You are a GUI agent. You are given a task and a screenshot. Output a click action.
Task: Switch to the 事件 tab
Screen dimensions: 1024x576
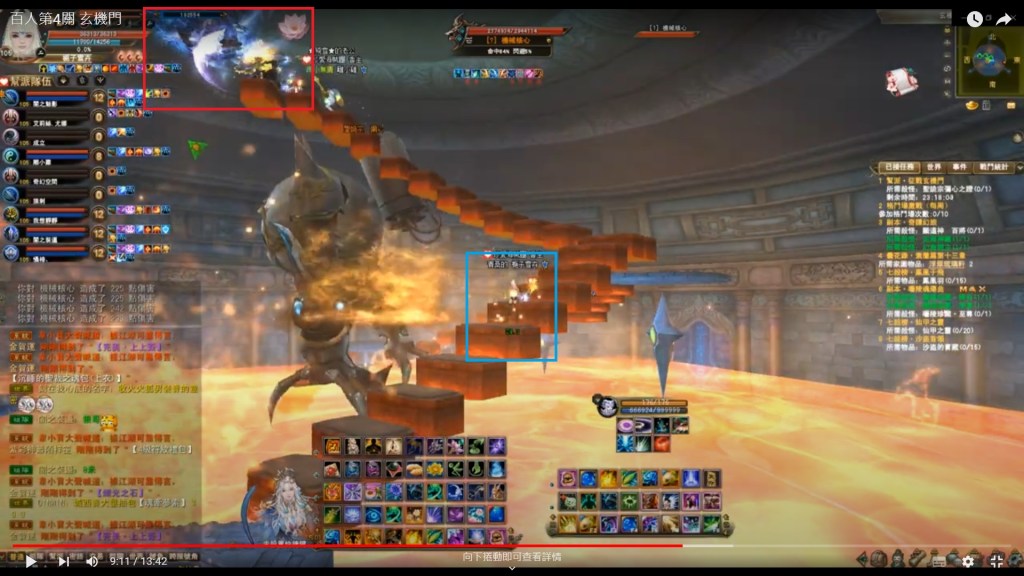click(960, 167)
